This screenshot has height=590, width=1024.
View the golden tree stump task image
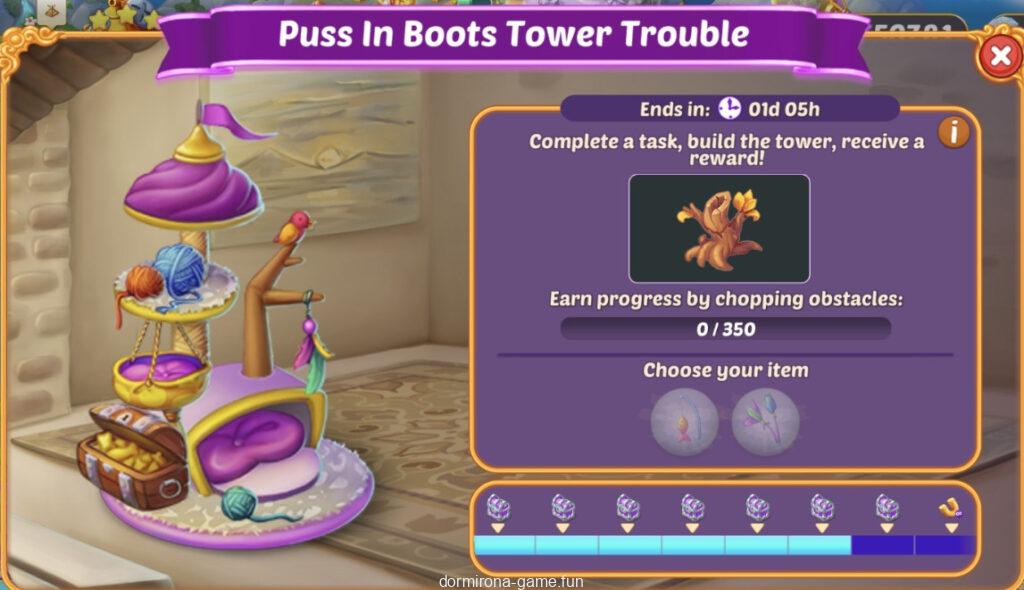click(719, 228)
